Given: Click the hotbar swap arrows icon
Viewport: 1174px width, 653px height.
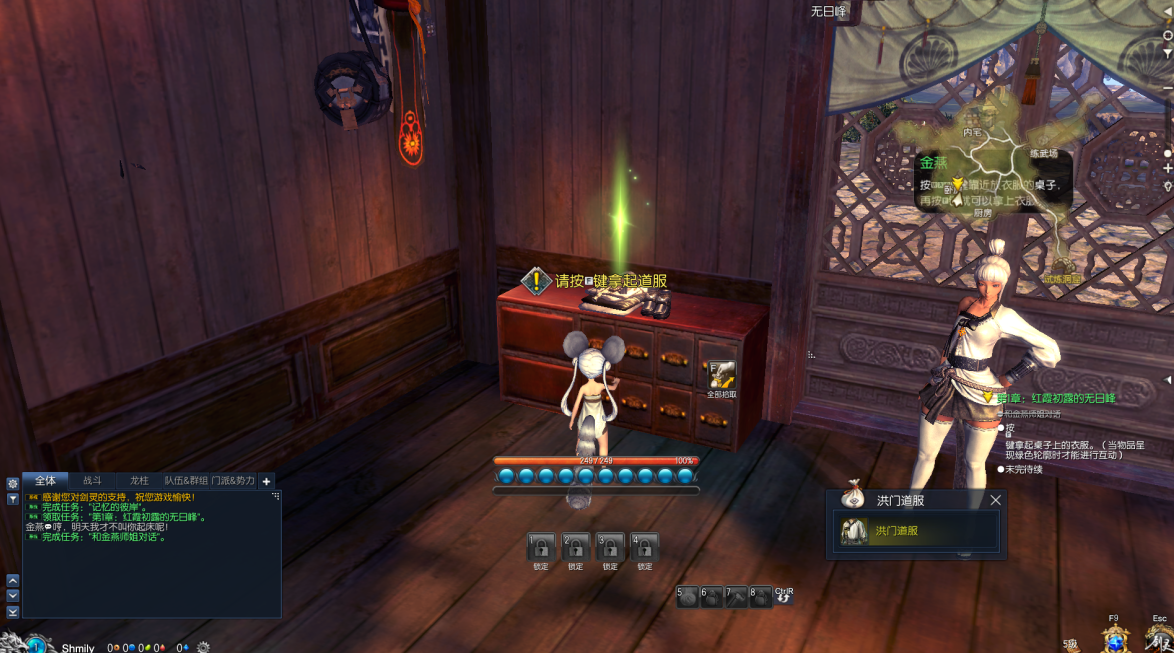Looking at the screenshot, I should point(783,596).
